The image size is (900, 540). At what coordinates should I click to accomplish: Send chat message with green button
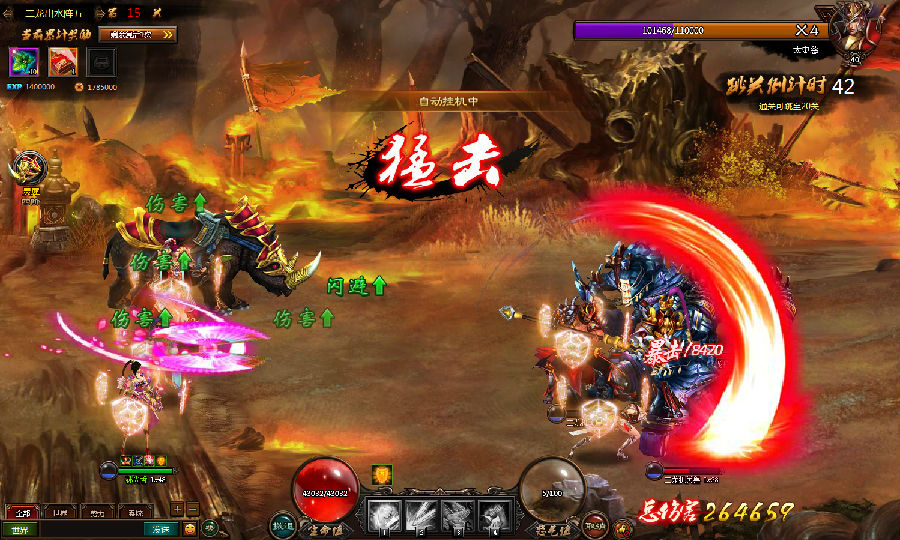click(x=160, y=528)
